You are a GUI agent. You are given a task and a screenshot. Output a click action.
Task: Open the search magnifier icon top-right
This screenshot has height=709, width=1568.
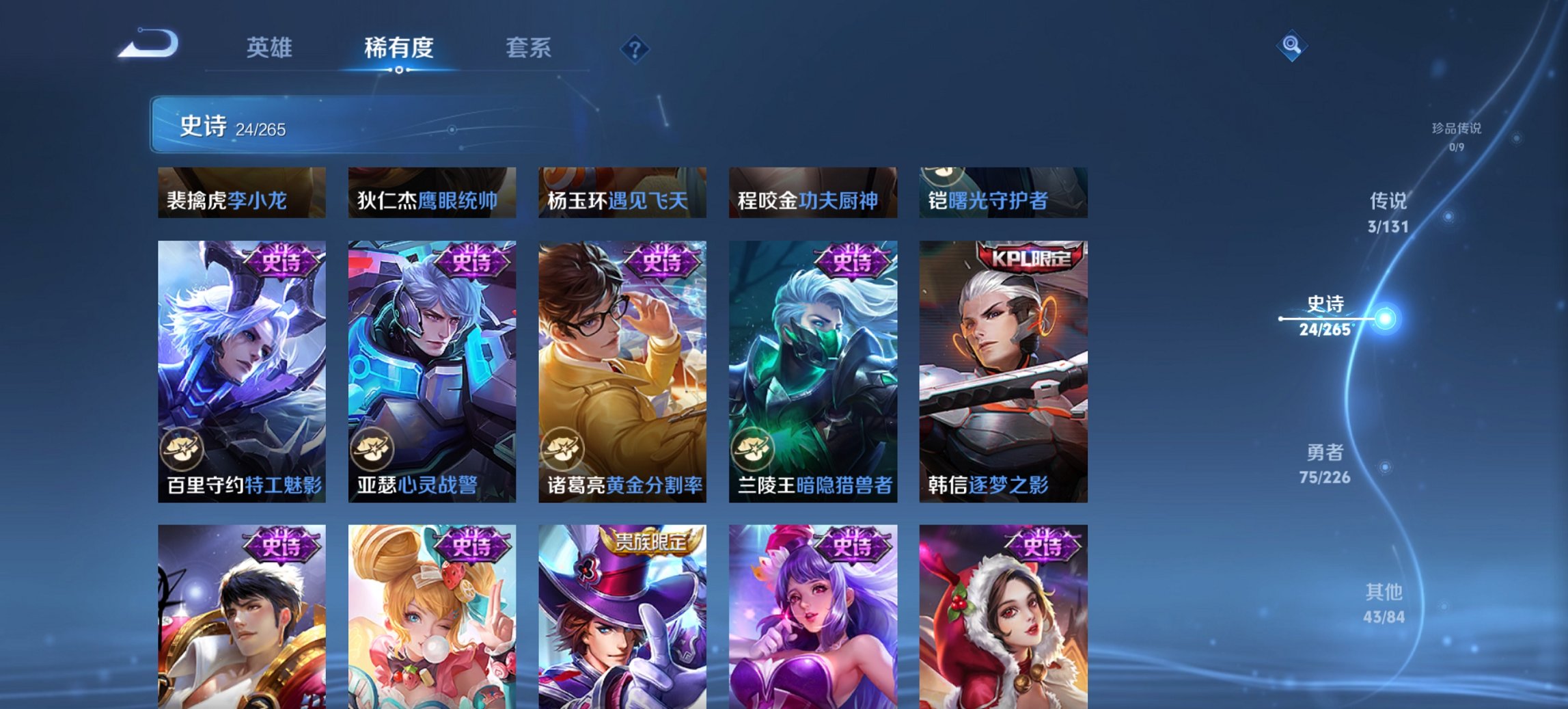point(1290,46)
